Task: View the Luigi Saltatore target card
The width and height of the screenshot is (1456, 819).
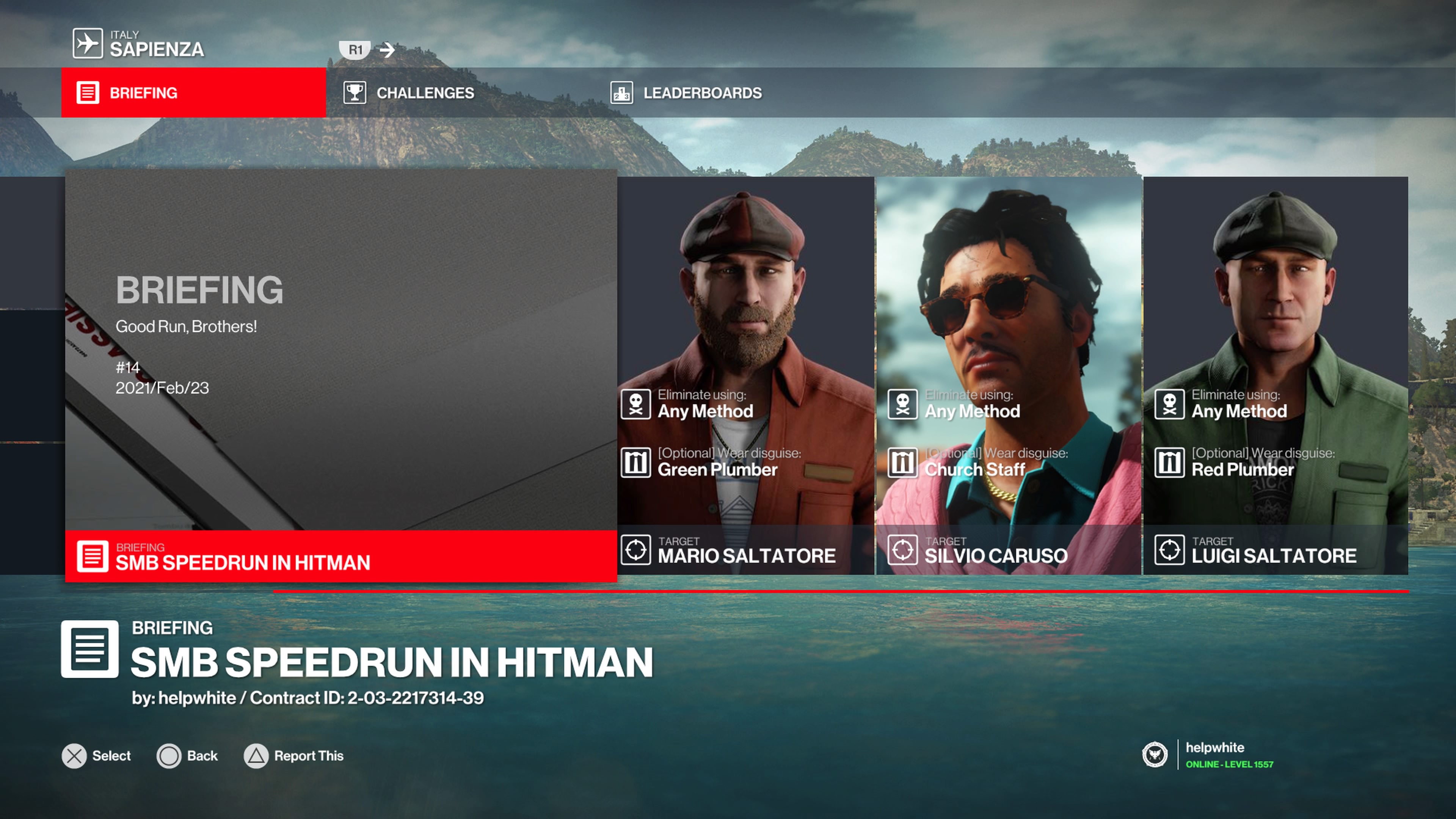Action: 1275,376
